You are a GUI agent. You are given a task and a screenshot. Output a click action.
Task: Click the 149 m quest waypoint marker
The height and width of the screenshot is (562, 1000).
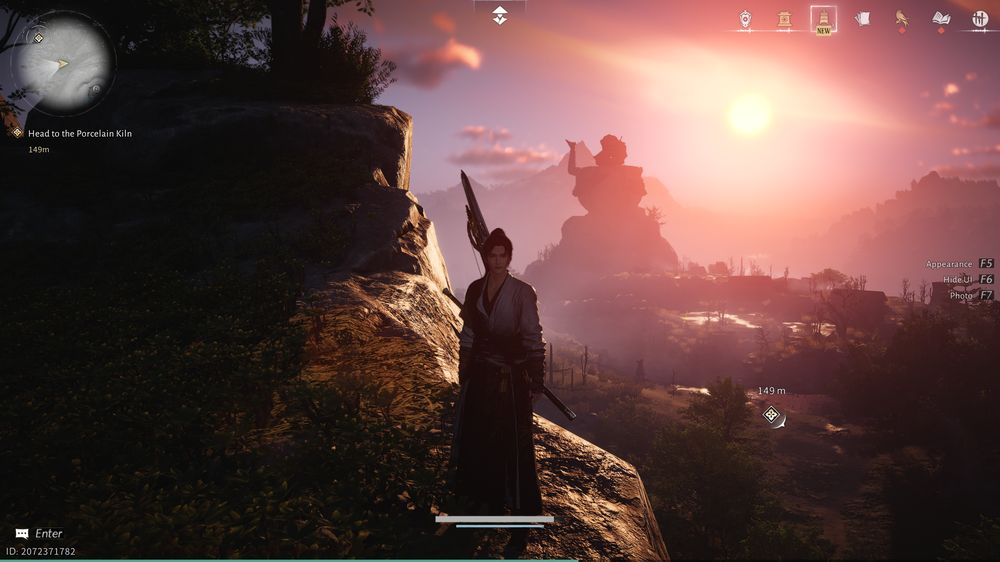pyautogui.click(x=771, y=414)
